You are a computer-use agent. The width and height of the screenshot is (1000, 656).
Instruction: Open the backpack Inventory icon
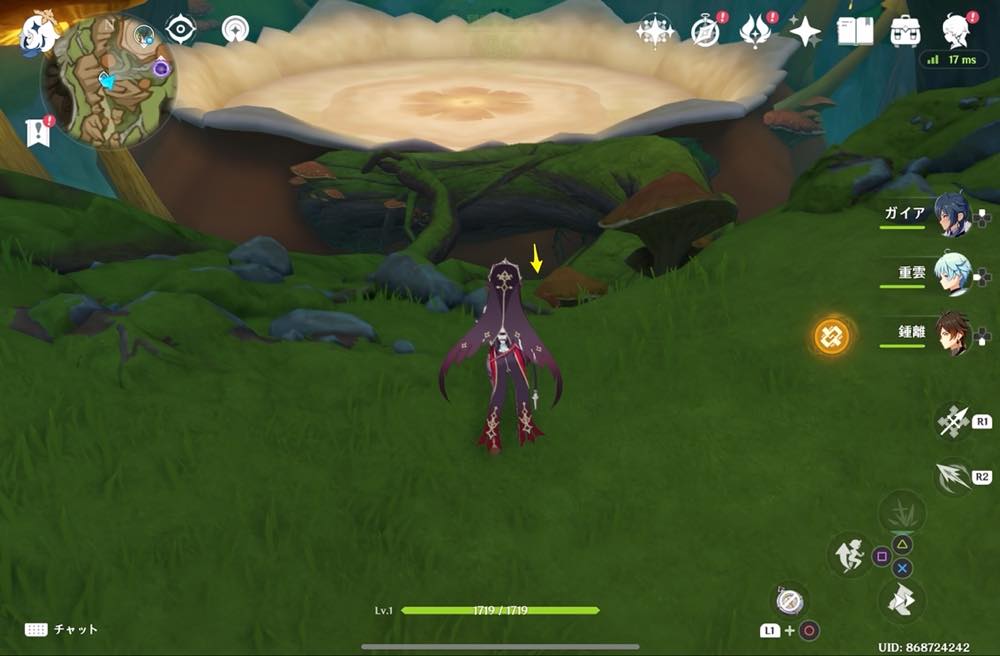pyautogui.click(x=906, y=31)
